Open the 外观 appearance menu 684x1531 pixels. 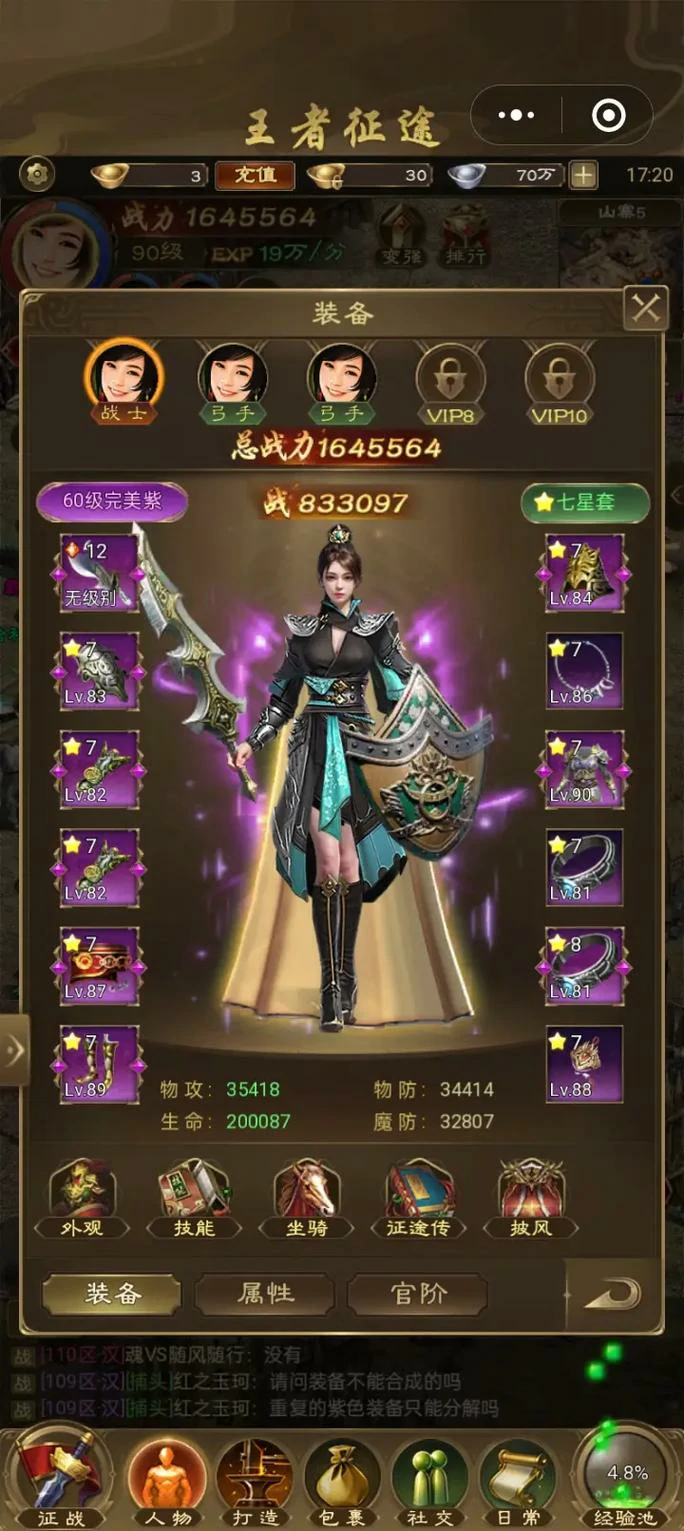(83, 1199)
